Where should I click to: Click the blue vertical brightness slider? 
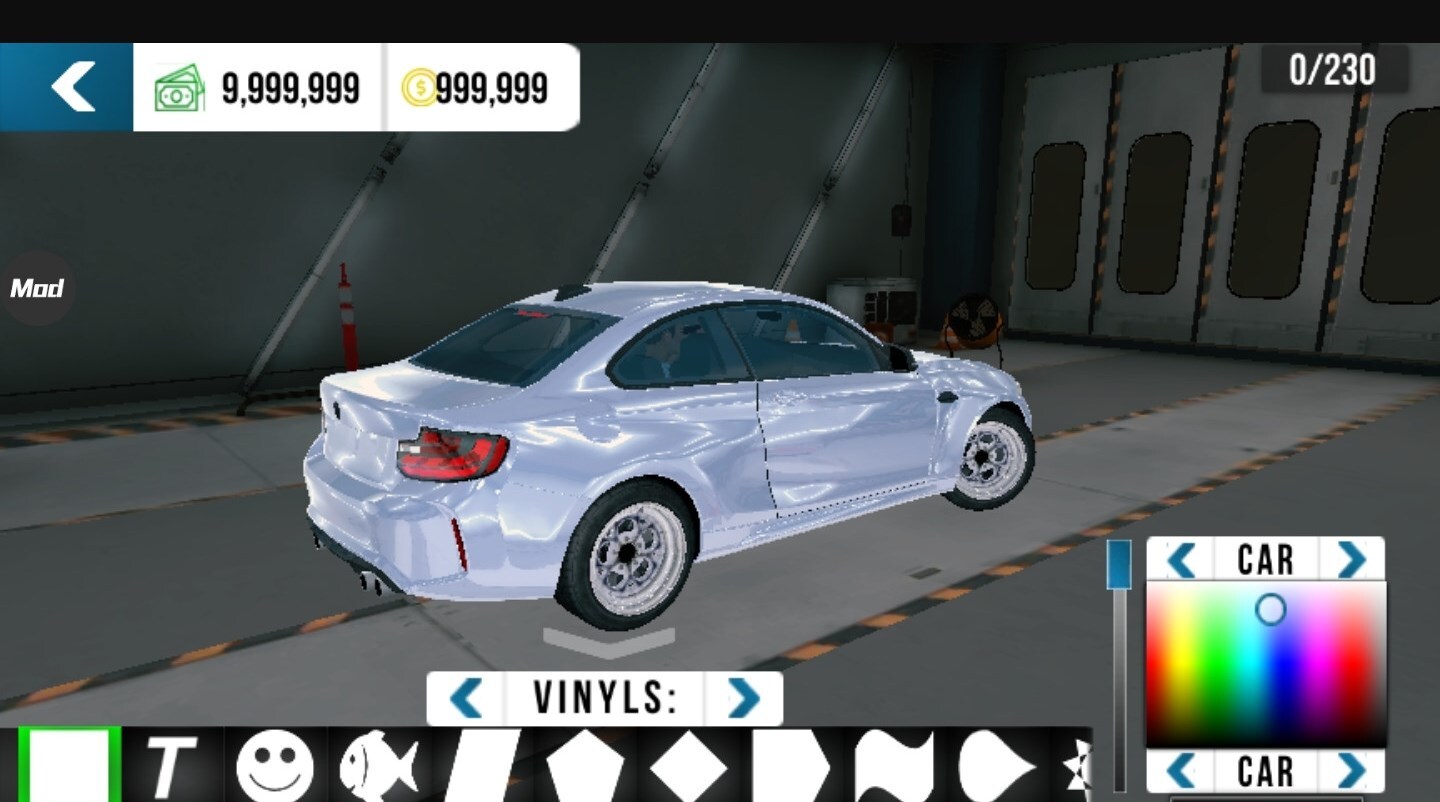pyautogui.click(x=1119, y=565)
